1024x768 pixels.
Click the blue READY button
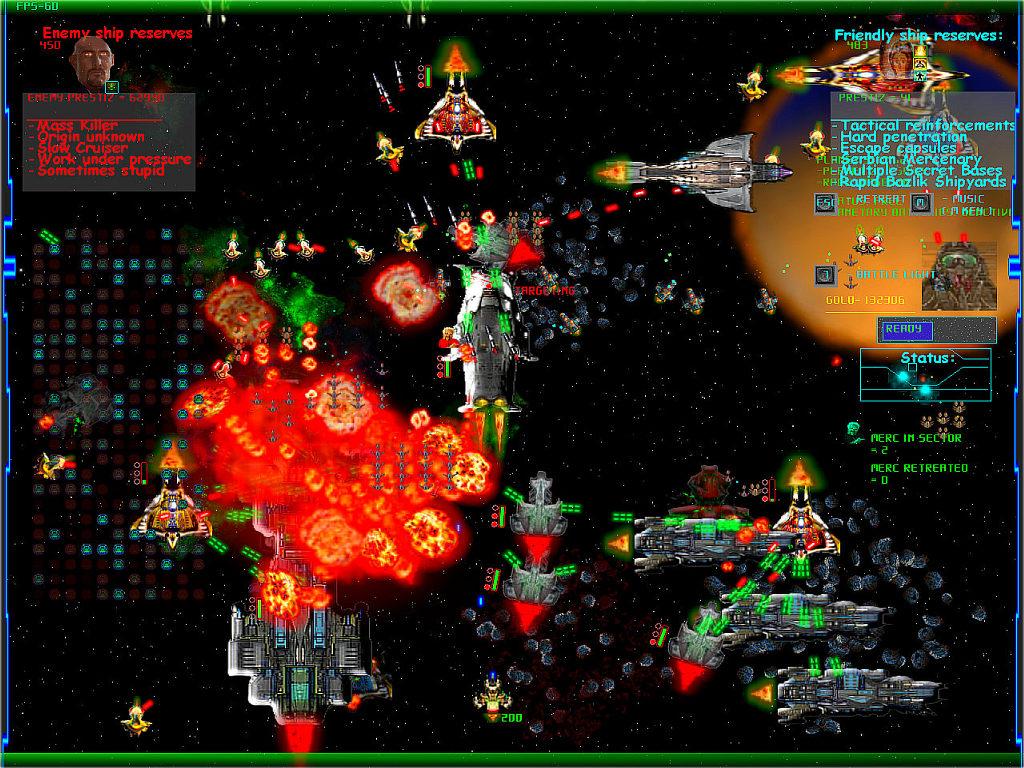907,330
